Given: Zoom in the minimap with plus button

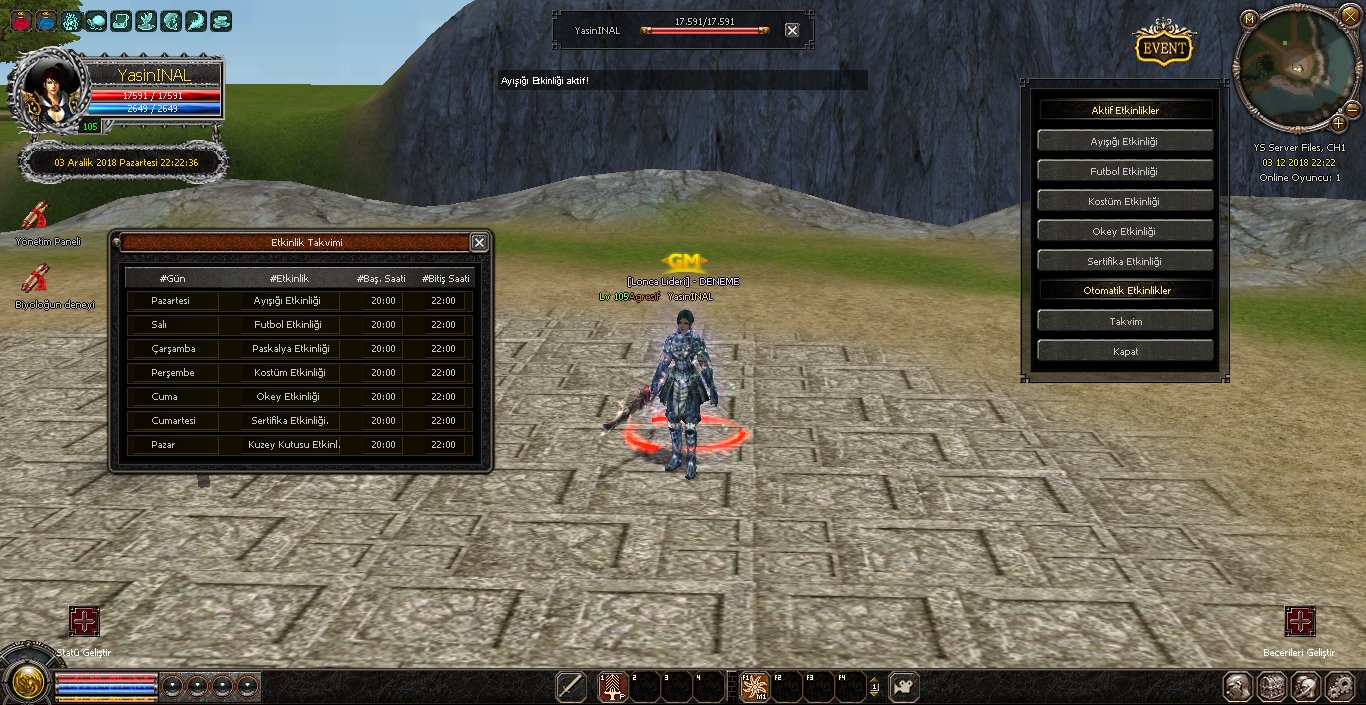Looking at the screenshot, I should coord(1339,123).
